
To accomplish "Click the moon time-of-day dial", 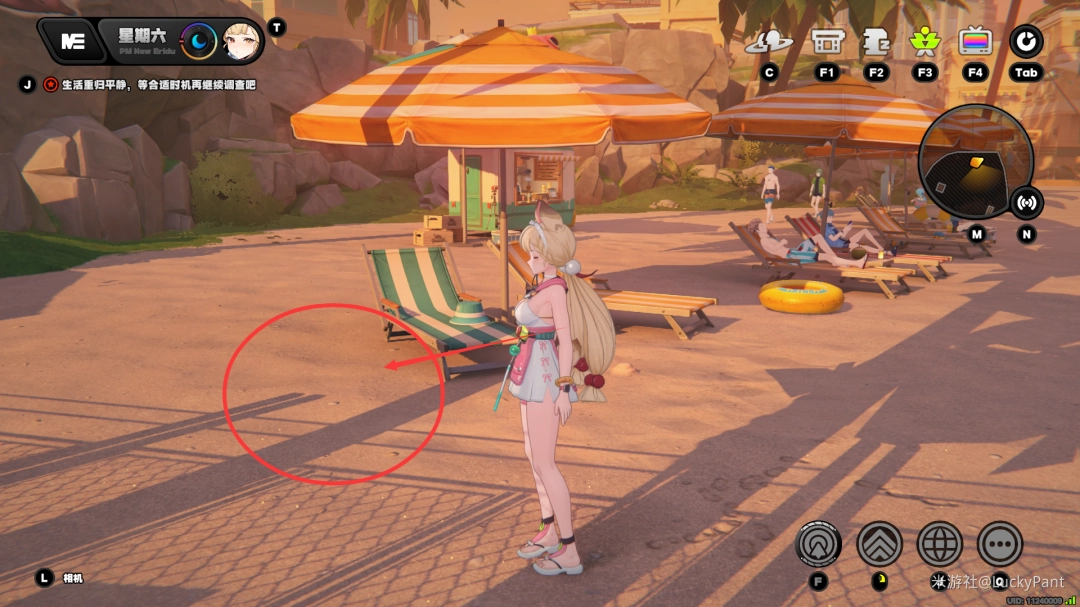I will pos(199,41).
